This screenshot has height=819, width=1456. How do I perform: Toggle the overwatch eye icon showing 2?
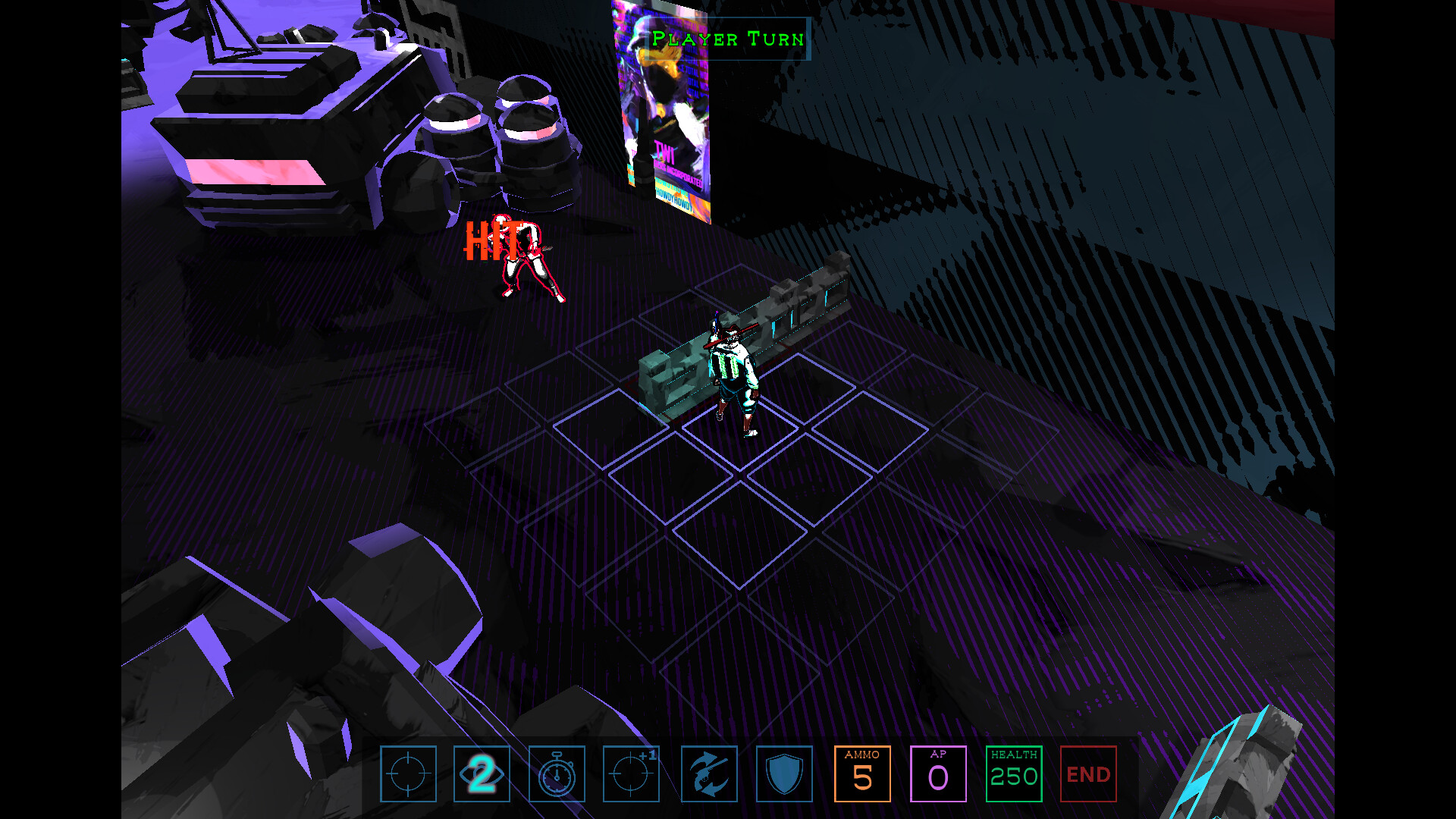pos(480,774)
